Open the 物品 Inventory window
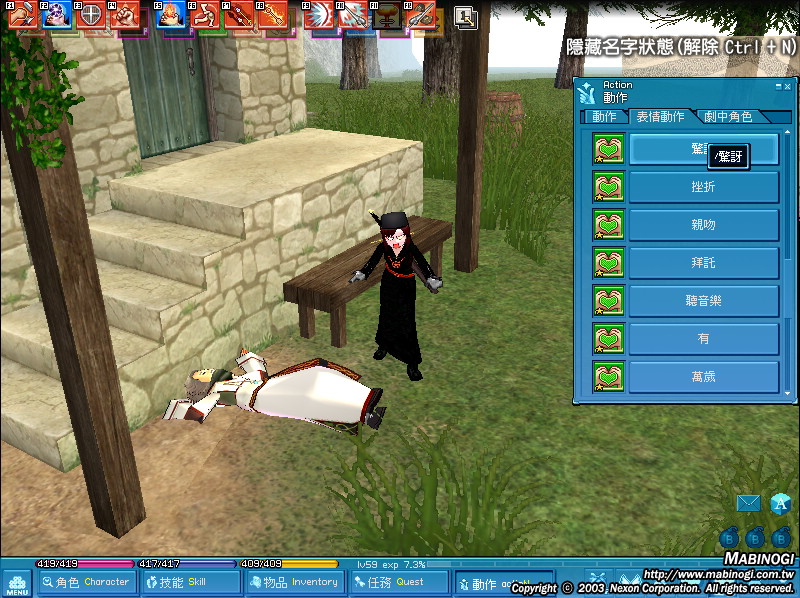This screenshot has width=800, height=598. 296,582
